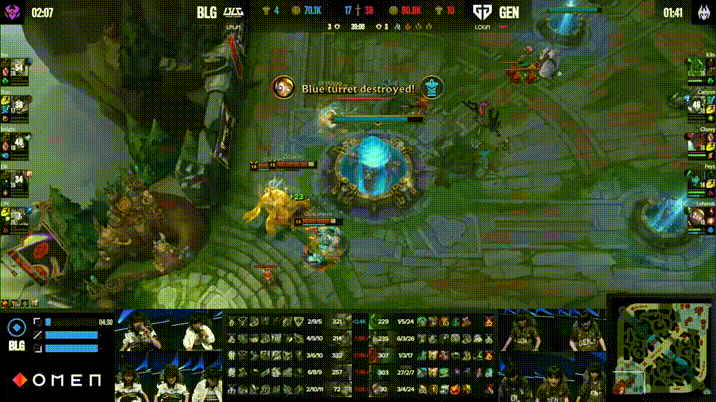Select Kiin's champion portrait
The image size is (716, 402).
697,70
